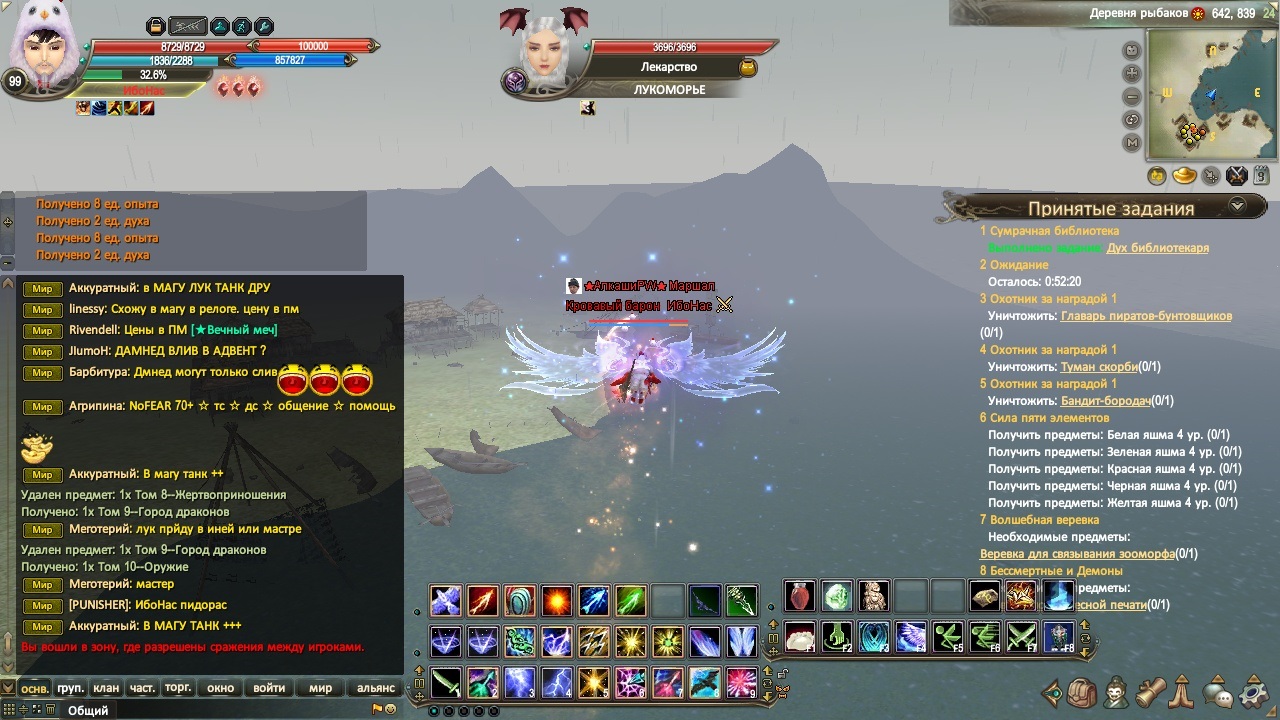Open the backpack inventory
Viewport: 1280px width, 720px height.
coord(1082,692)
